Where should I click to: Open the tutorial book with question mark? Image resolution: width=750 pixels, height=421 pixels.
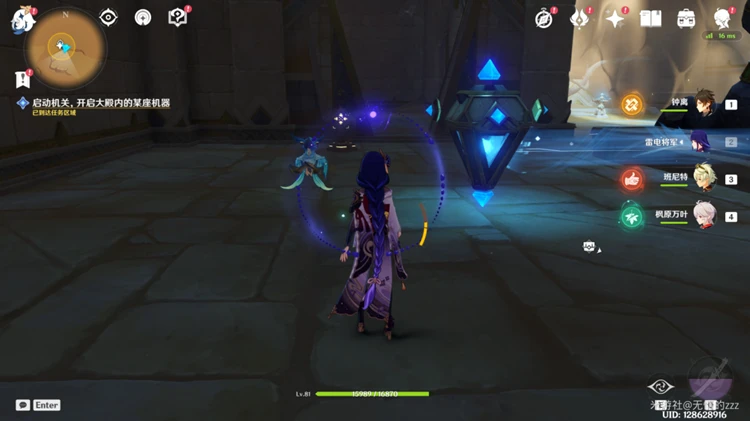[x=177, y=17]
